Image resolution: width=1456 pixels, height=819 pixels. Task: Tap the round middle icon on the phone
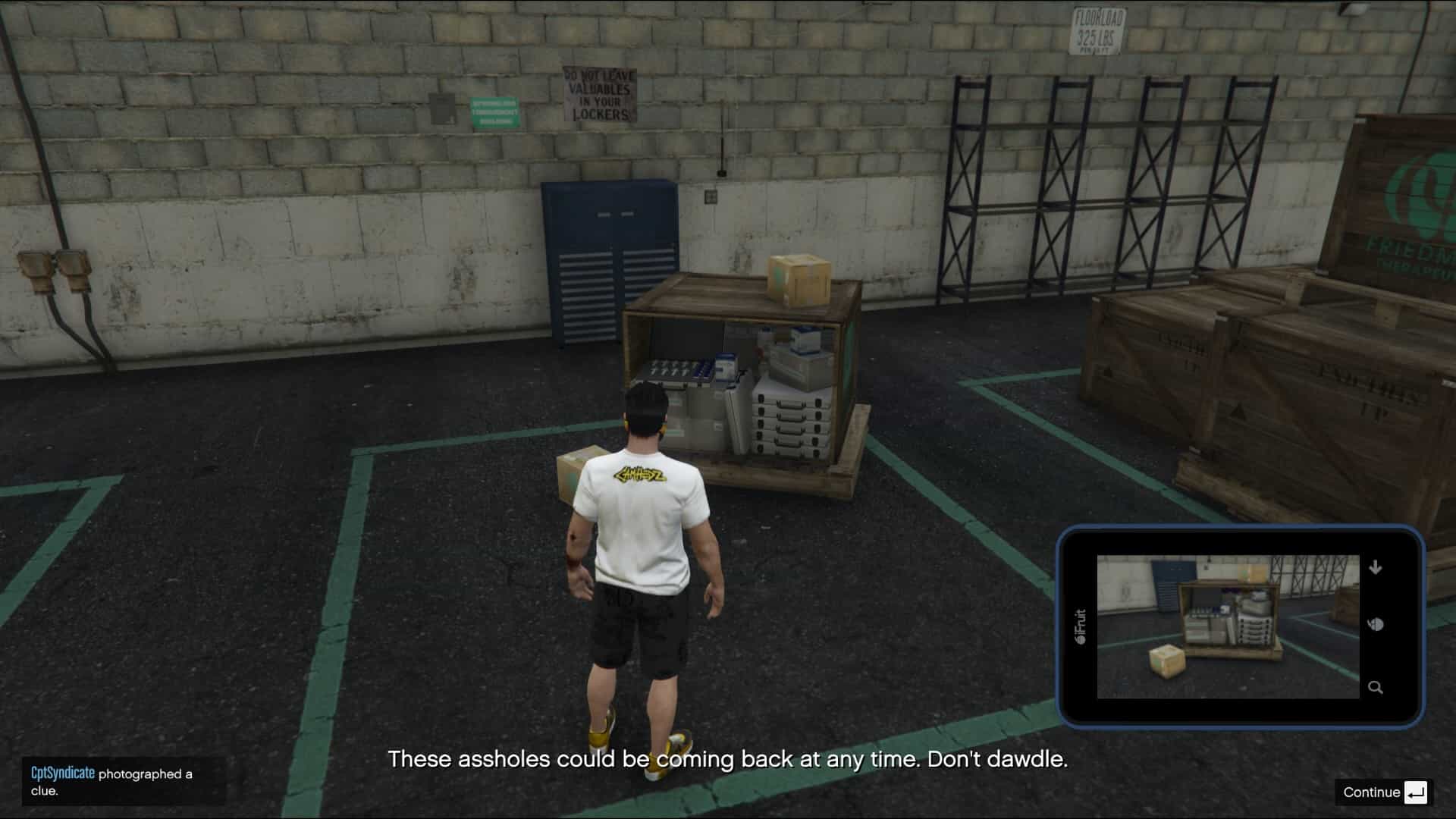1376,625
